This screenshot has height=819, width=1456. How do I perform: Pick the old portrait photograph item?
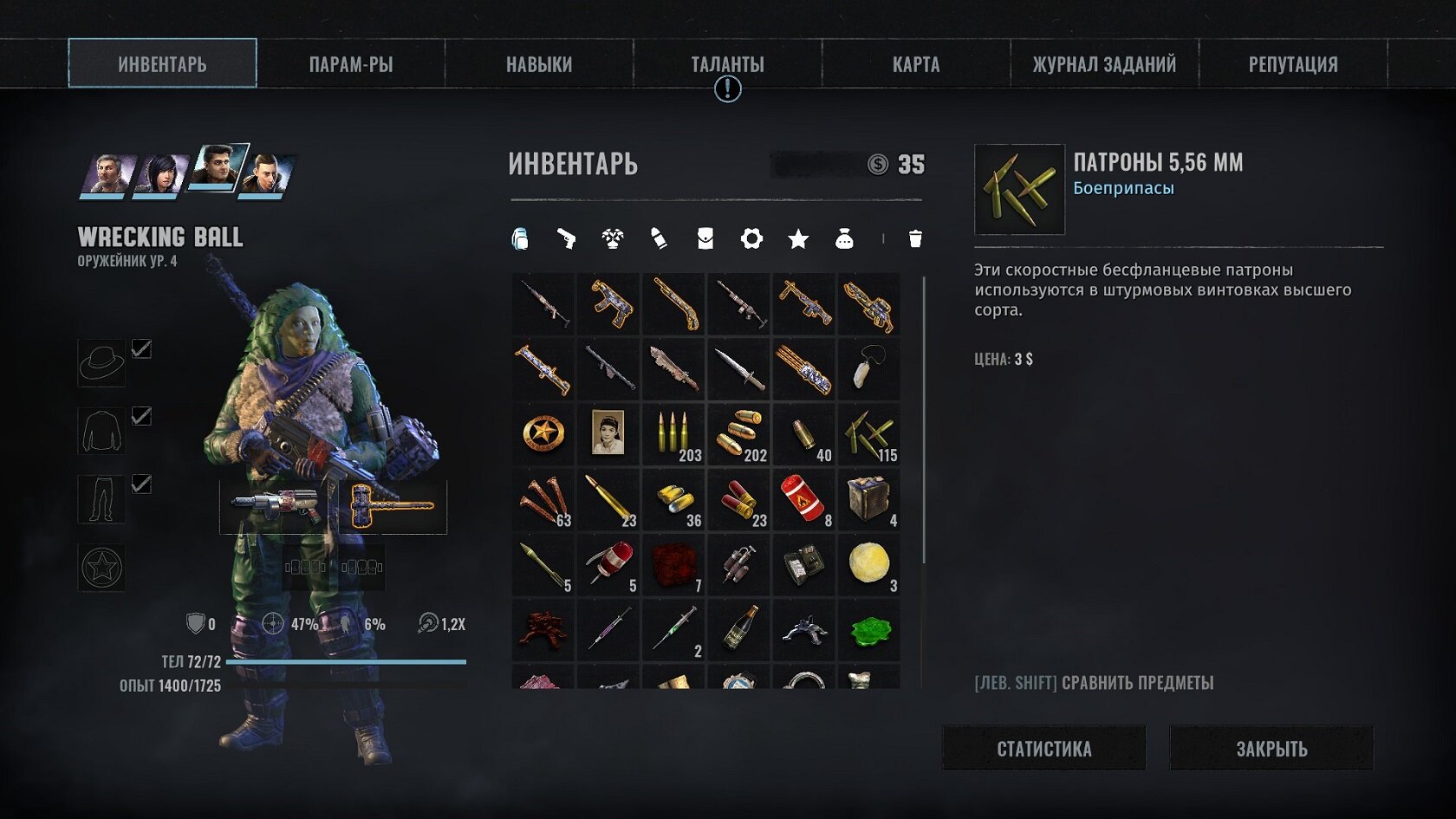[608, 434]
